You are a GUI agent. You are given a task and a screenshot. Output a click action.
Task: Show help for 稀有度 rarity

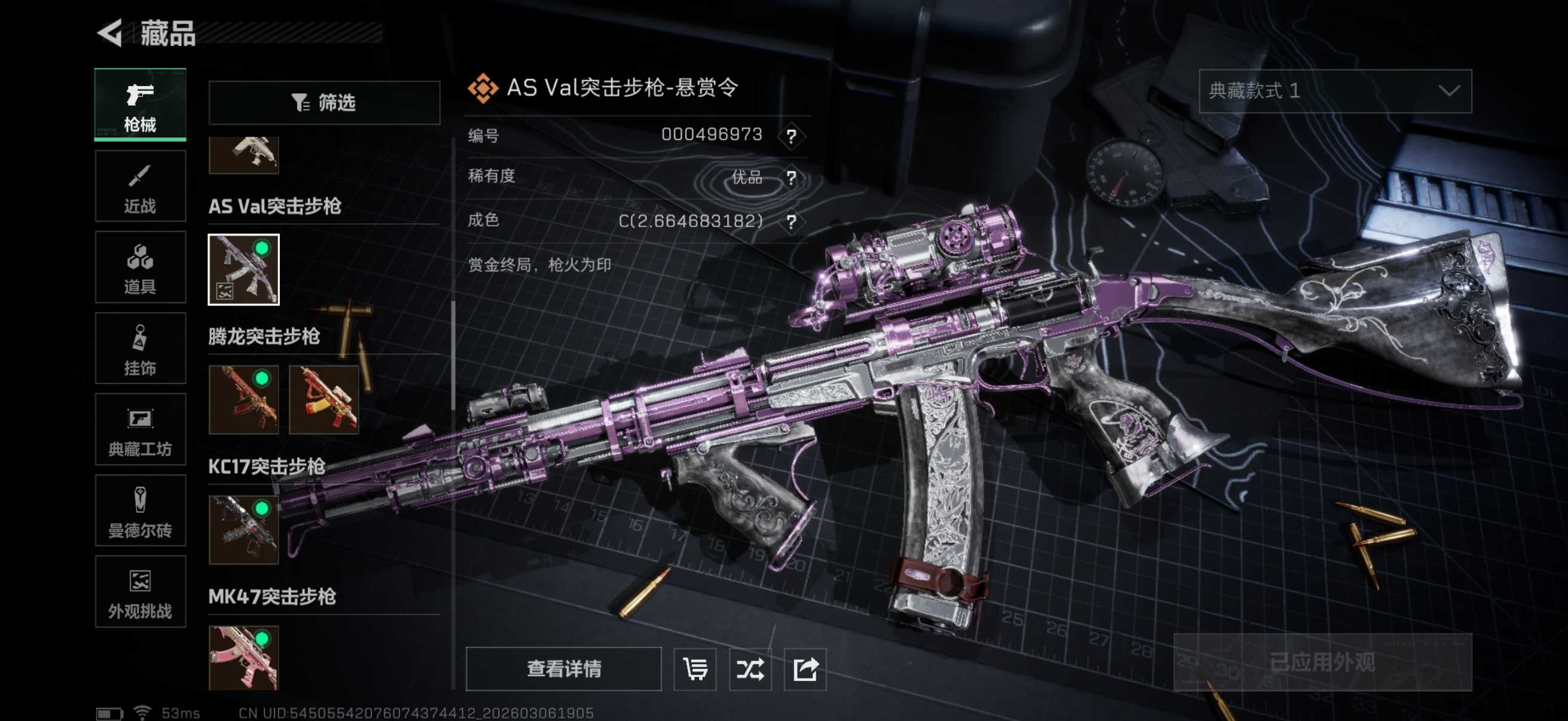tap(791, 178)
